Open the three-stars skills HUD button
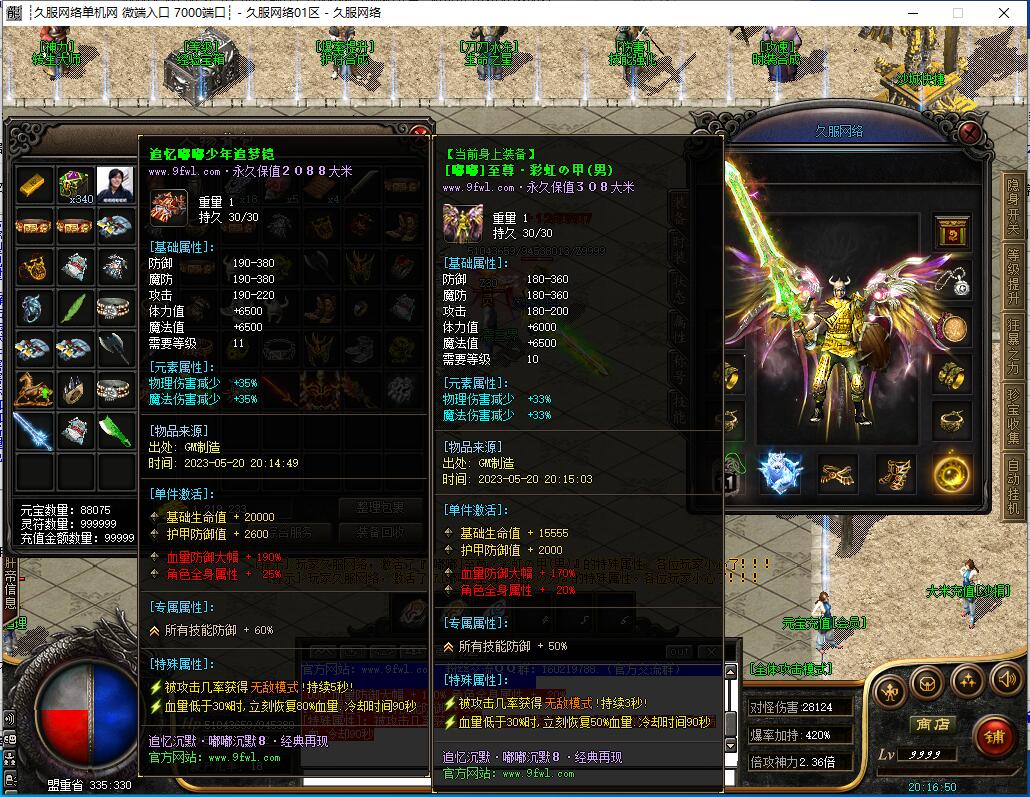 click(x=967, y=682)
